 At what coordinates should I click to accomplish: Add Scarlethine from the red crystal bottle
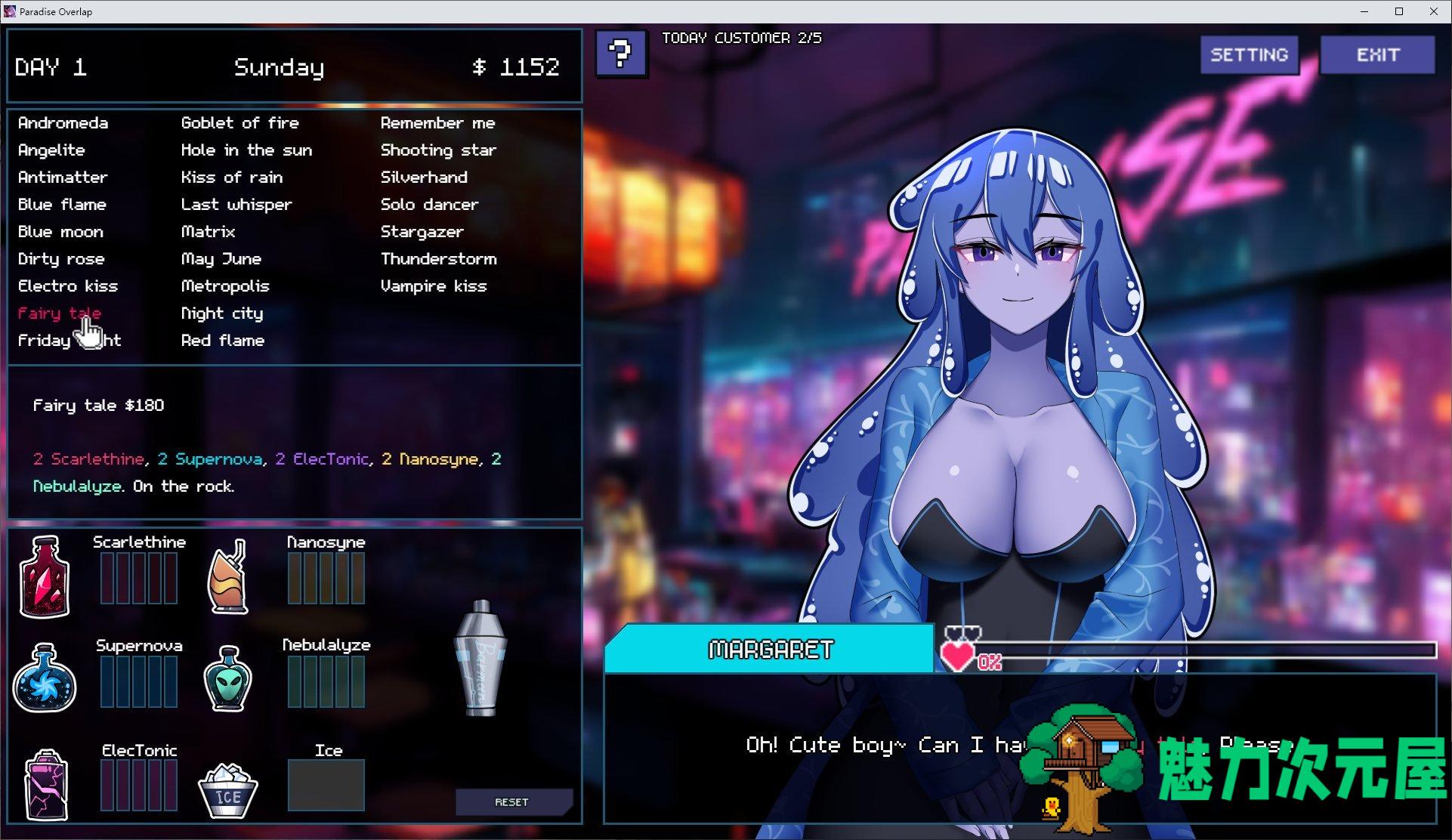click(x=45, y=576)
